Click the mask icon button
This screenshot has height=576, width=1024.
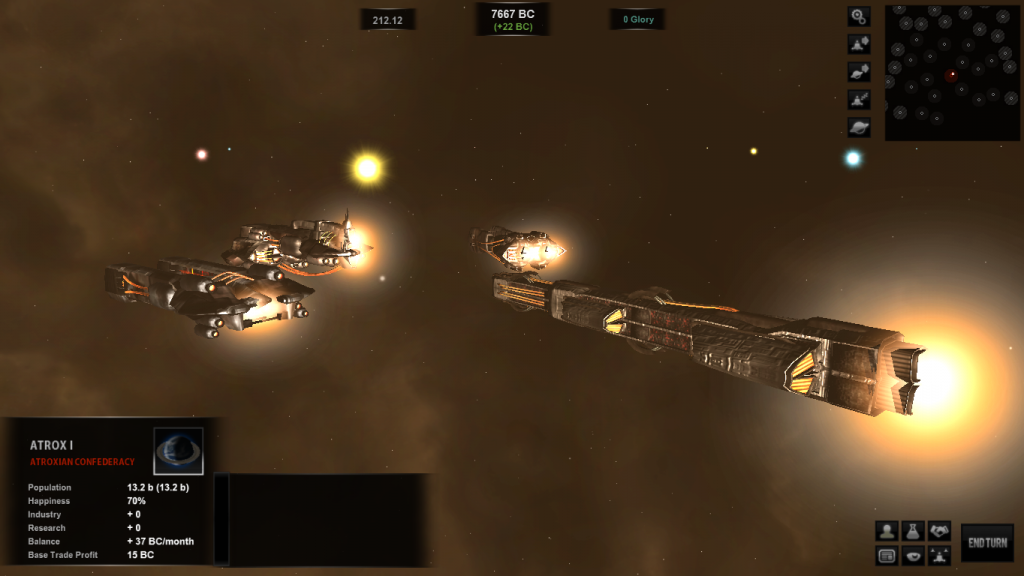pos(912,555)
